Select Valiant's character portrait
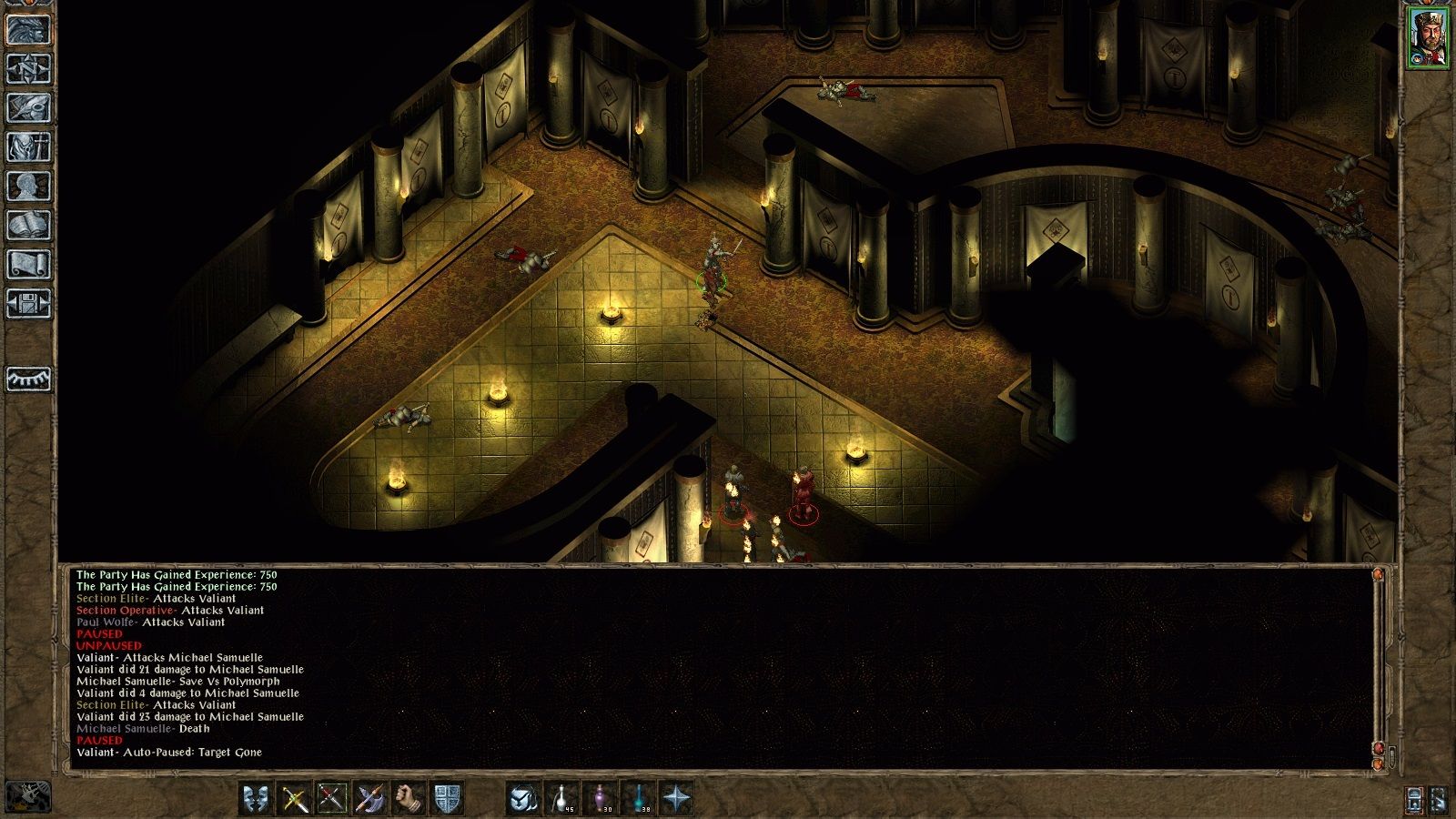 1428,37
